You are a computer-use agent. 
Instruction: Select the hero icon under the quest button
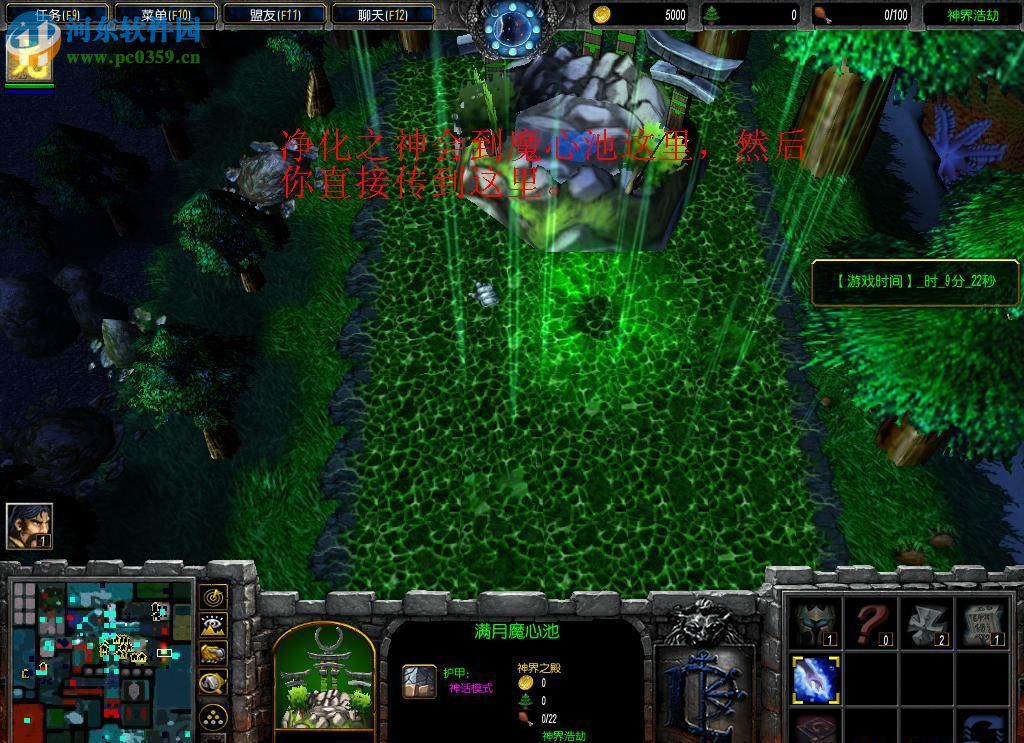(x=29, y=60)
